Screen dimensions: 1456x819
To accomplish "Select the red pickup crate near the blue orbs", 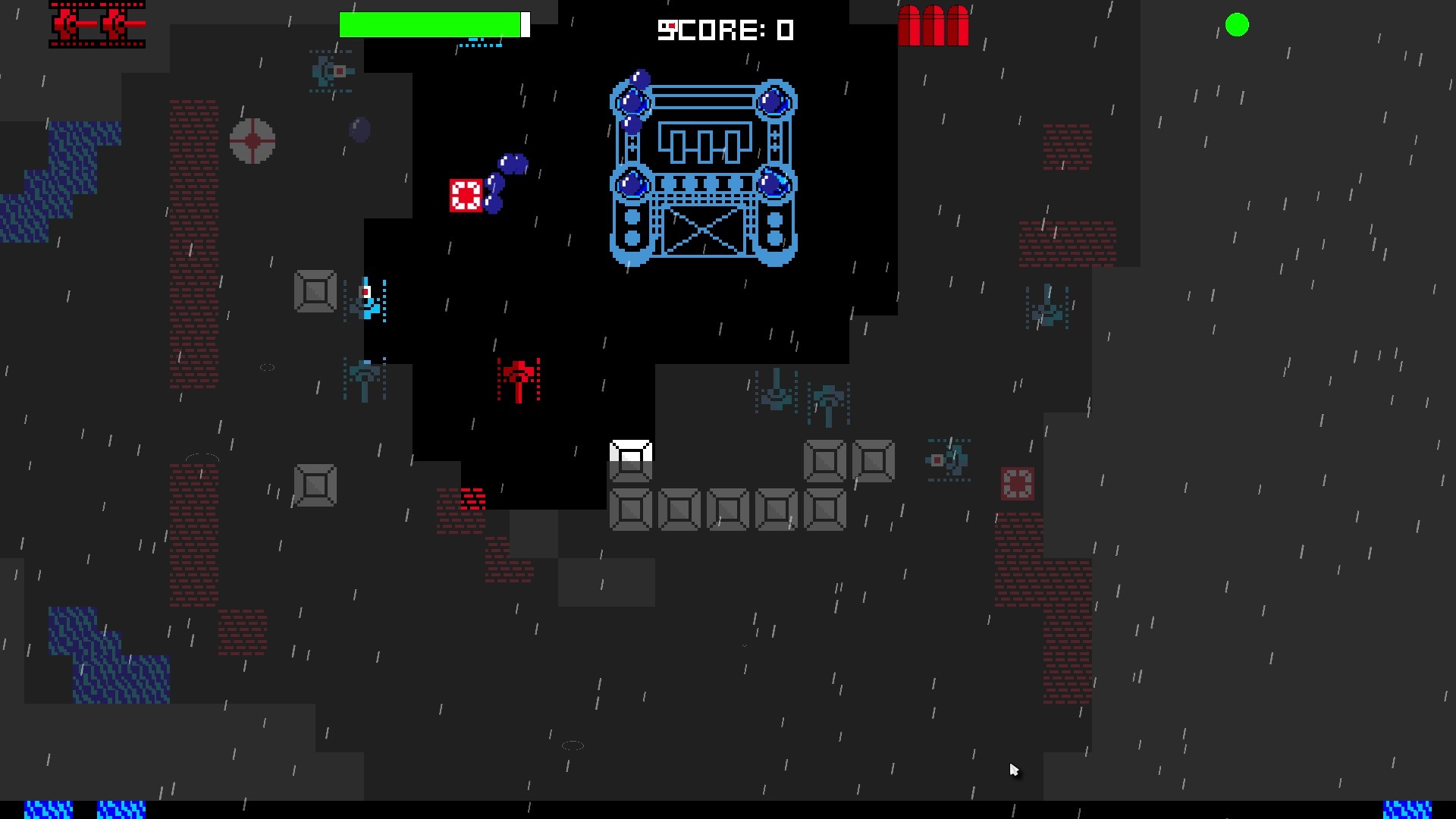I will (465, 195).
